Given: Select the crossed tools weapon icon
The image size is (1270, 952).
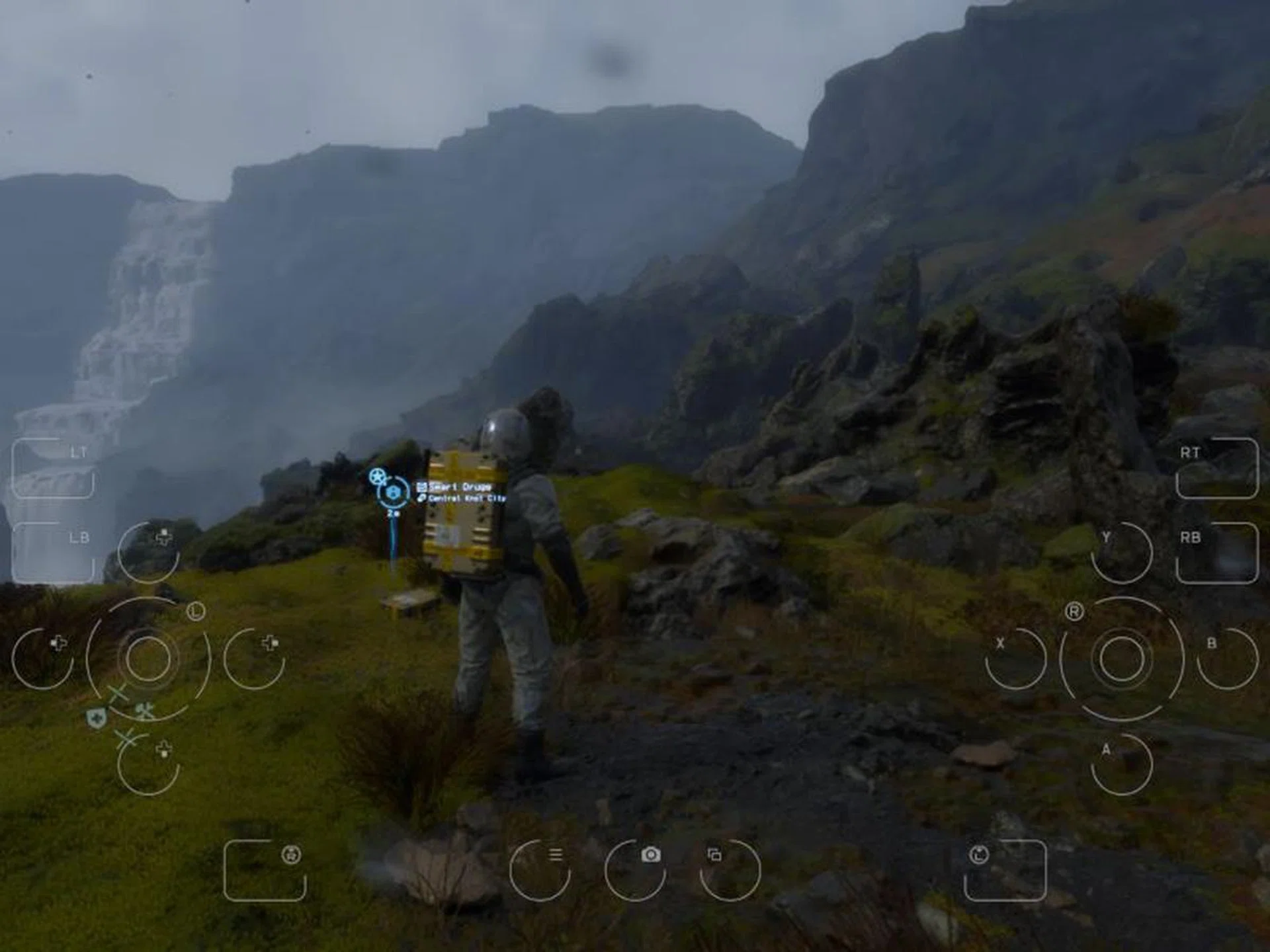Looking at the screenshot, I should pos(145,711).
